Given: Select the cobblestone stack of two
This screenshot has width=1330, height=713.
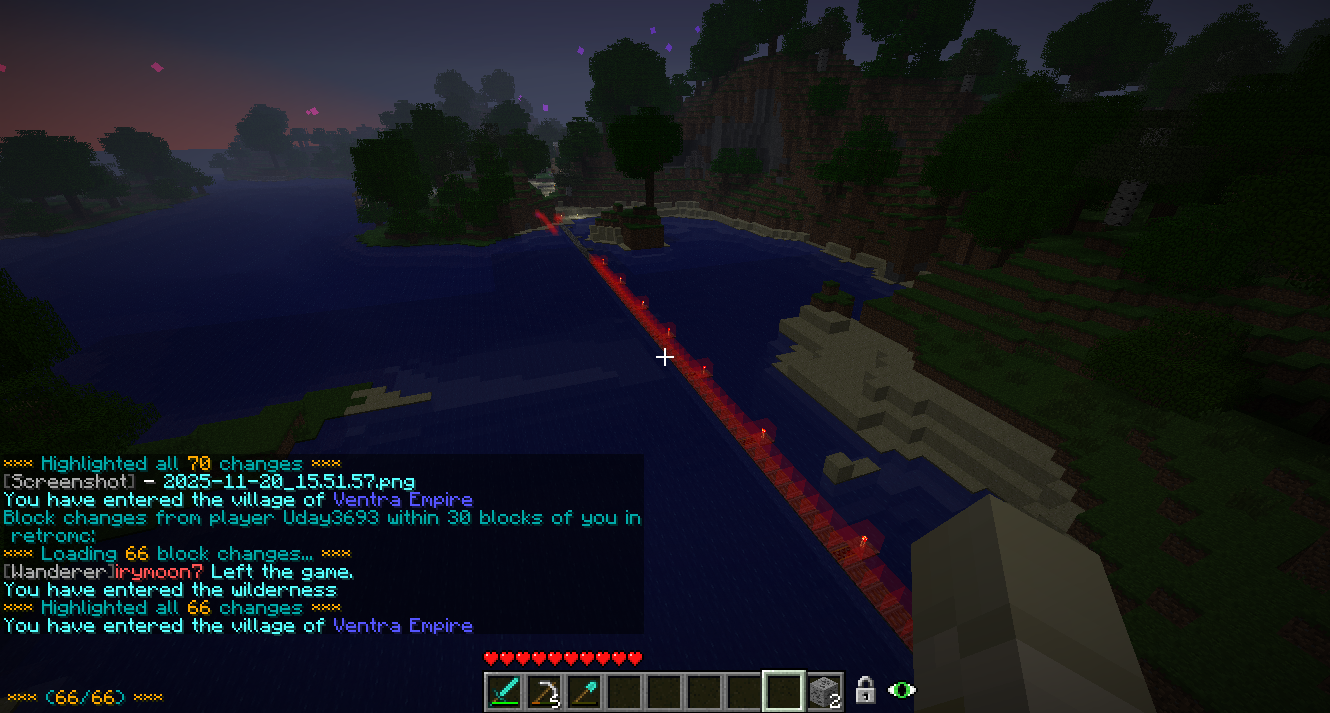Looking at the screenshot, I should tap(824, 691).
